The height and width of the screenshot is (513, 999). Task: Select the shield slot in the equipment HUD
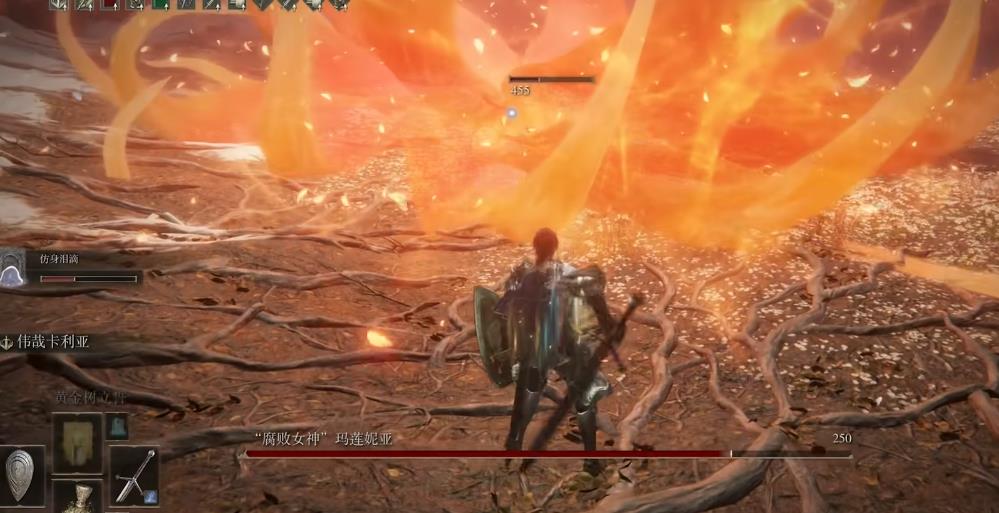[x=22, y=475]
